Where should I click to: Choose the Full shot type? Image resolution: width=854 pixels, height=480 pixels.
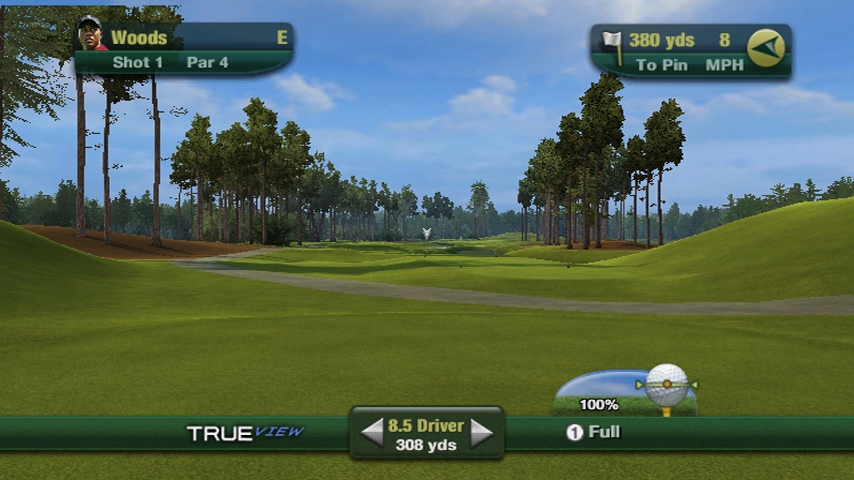click(594, 432)
